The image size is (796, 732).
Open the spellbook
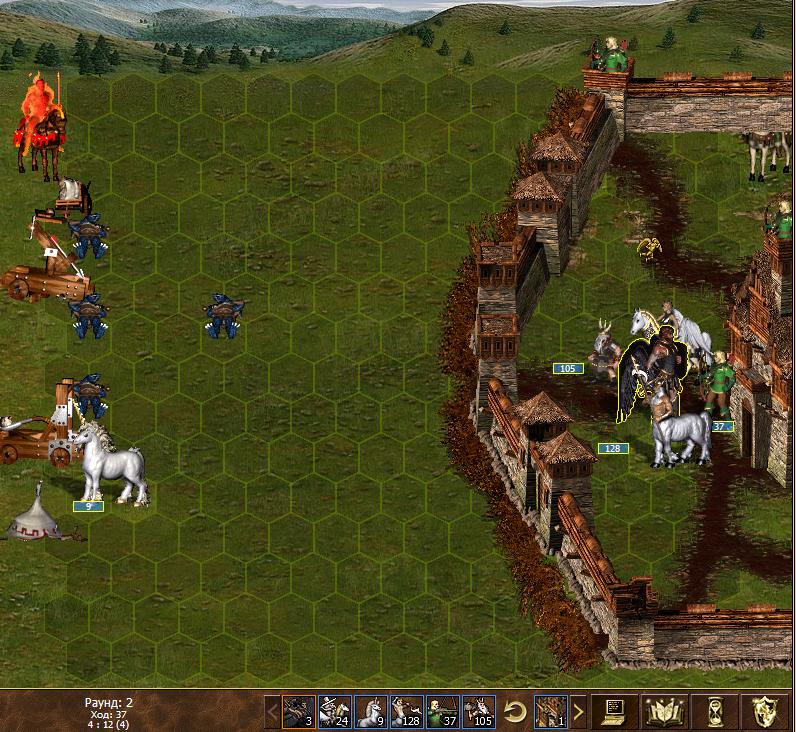tap(660, 712)
